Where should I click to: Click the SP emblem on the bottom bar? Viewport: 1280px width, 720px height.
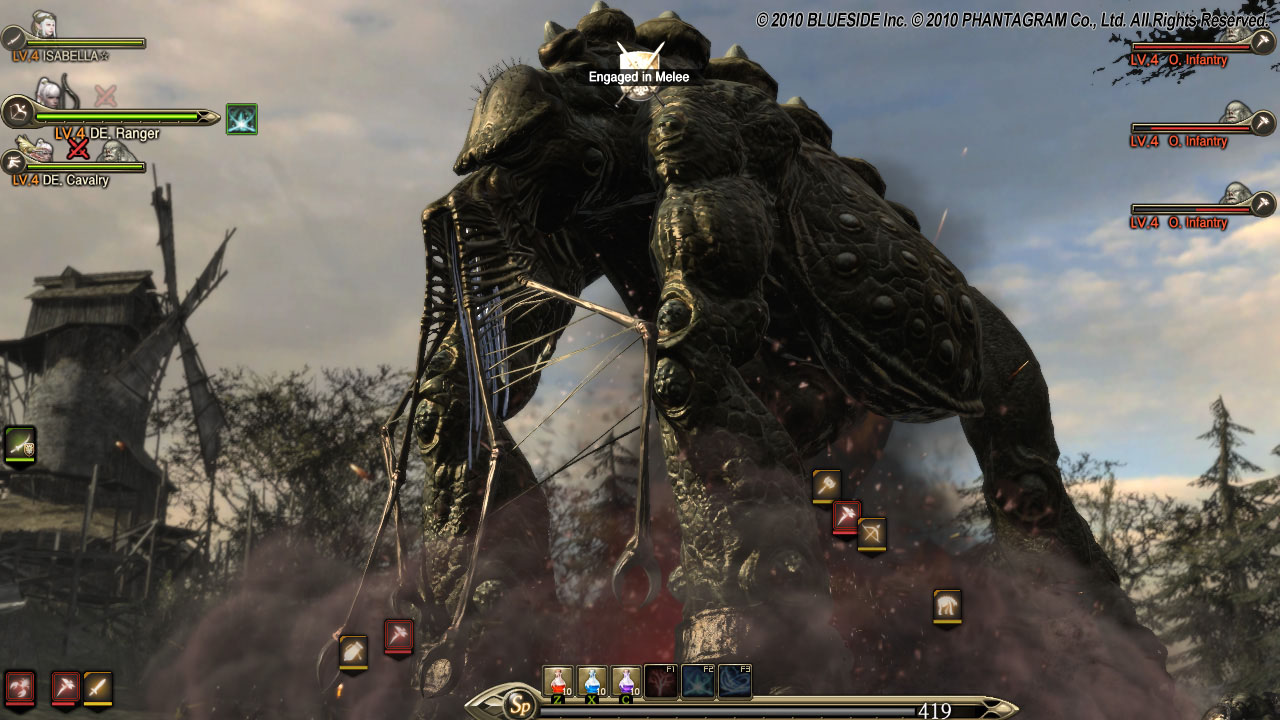pos(519,704)
